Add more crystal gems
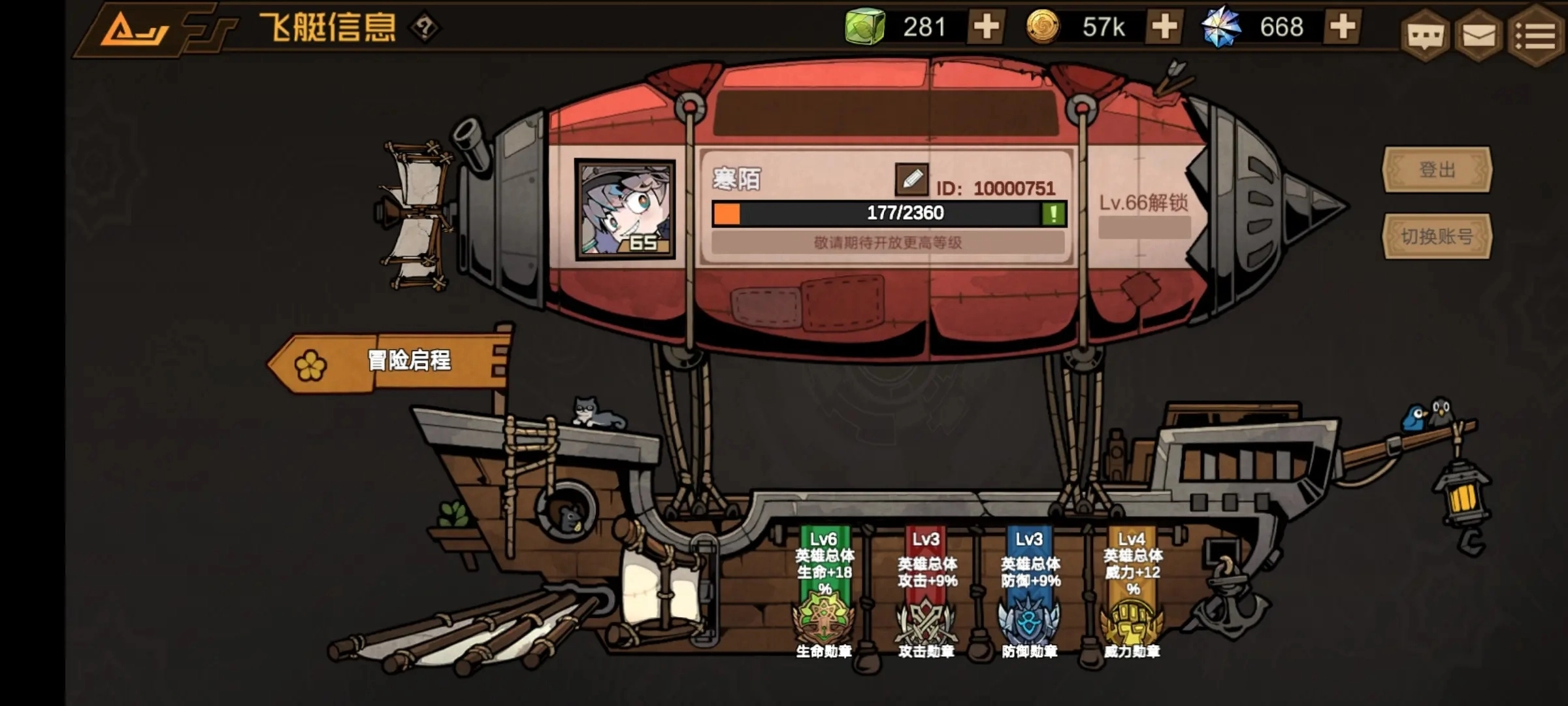Screen dimensions: 1568x706 [x=1343, y=27]
